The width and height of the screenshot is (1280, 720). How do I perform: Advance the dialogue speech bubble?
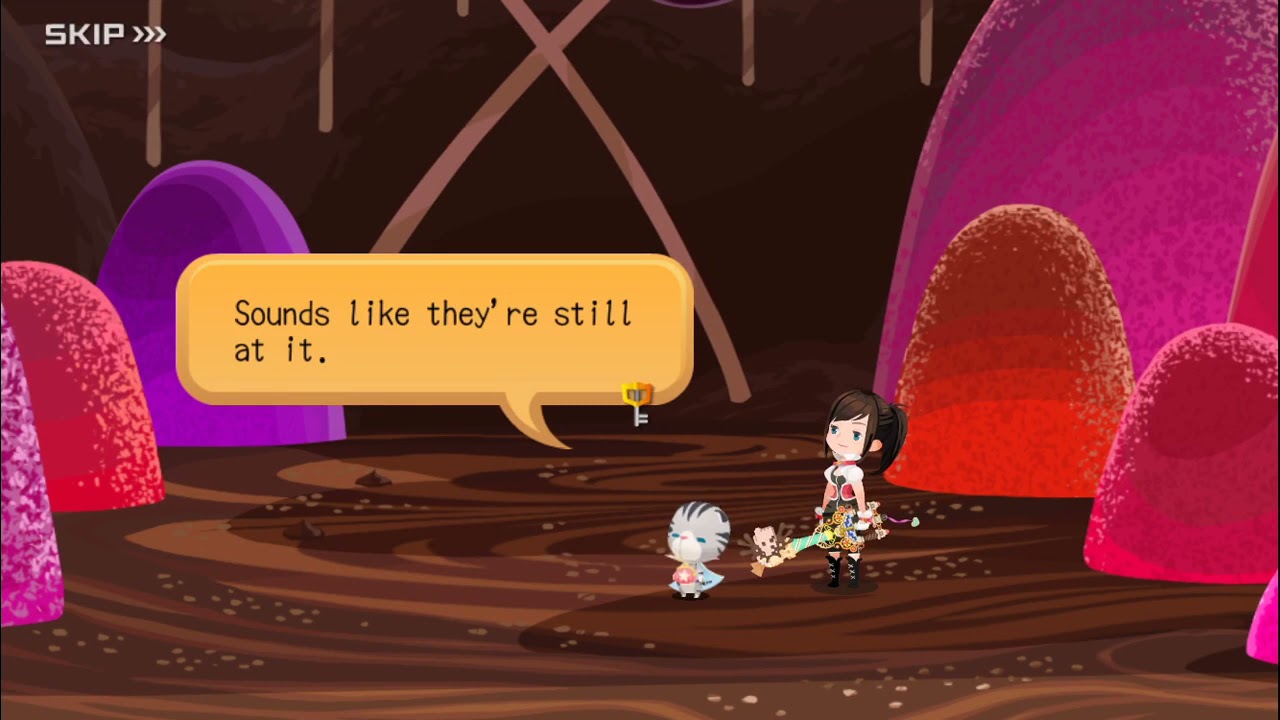coord(434,330)
